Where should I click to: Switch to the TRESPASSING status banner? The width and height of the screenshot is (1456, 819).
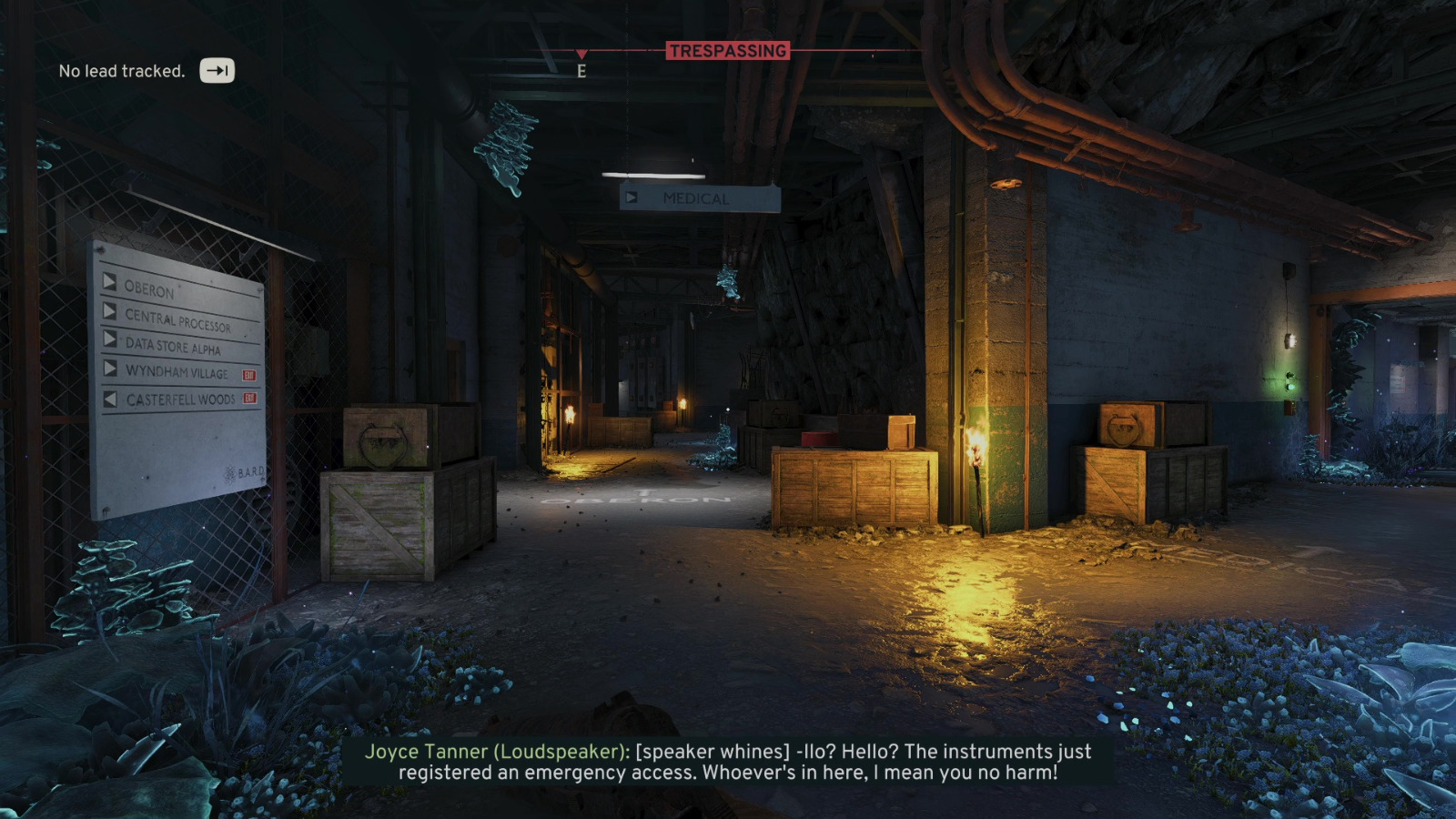[x=729, y=51]
